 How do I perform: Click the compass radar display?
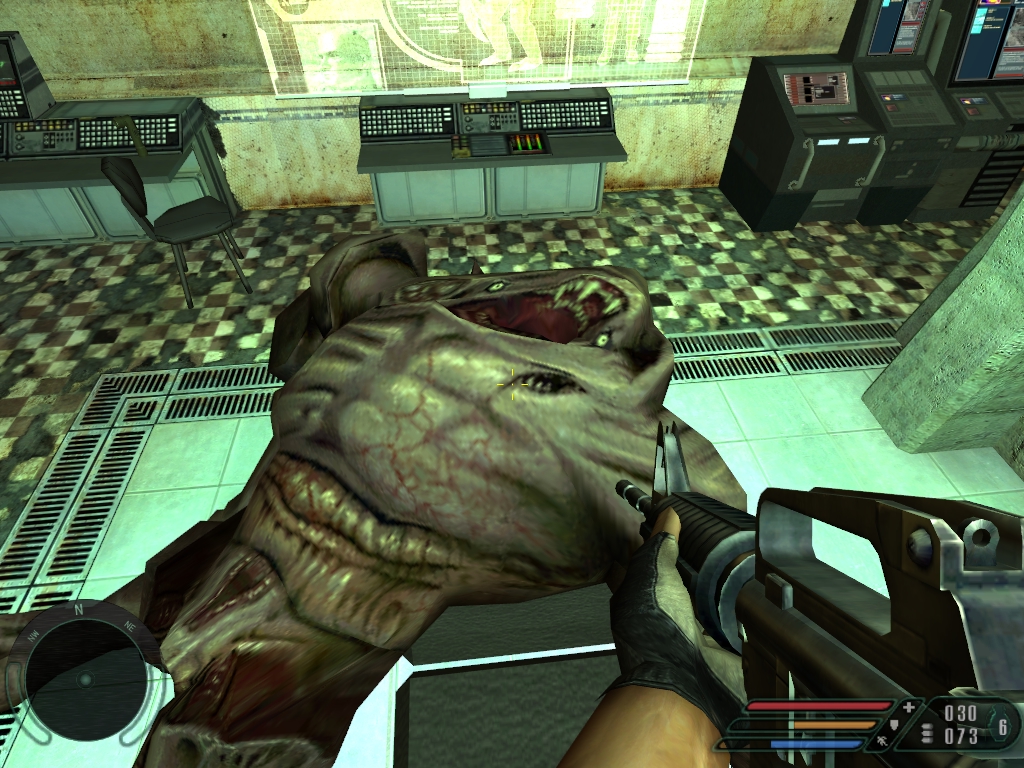click(x=84, y=680)
